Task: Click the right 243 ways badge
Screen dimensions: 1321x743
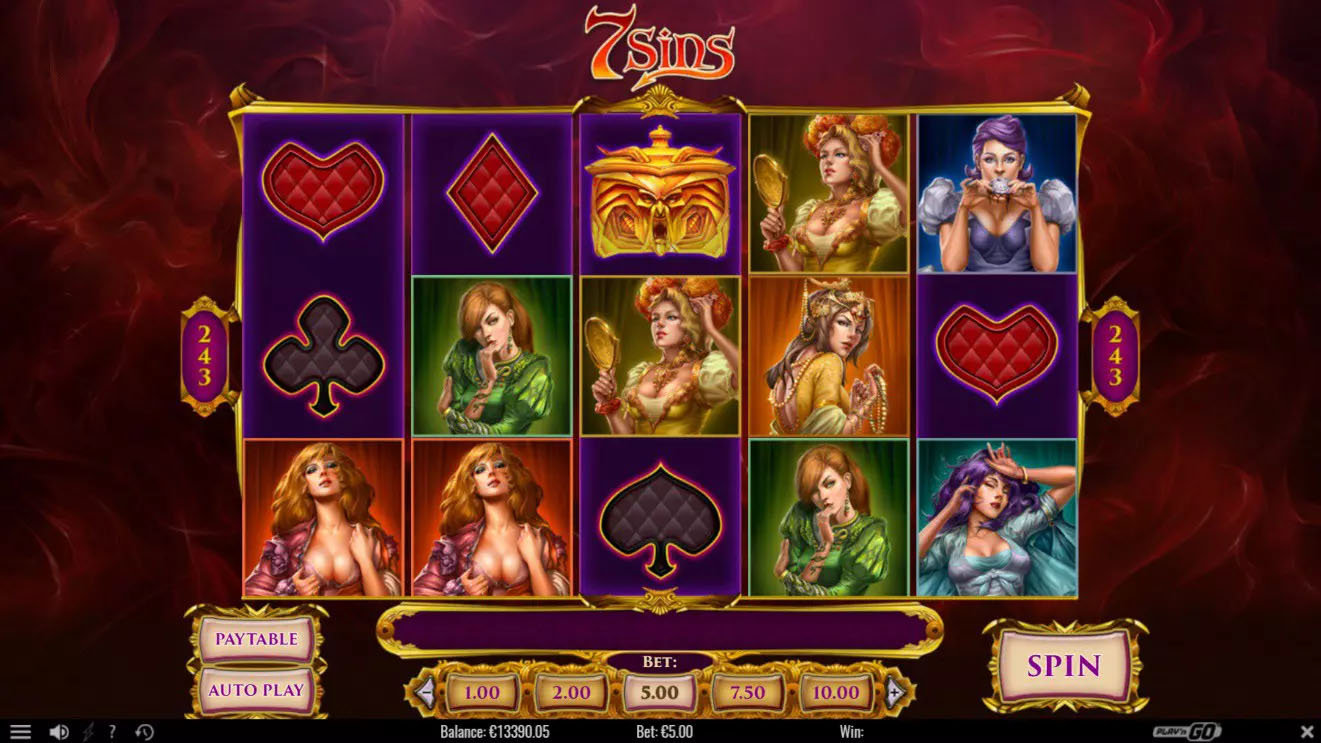Action: tap(1117, 355)
